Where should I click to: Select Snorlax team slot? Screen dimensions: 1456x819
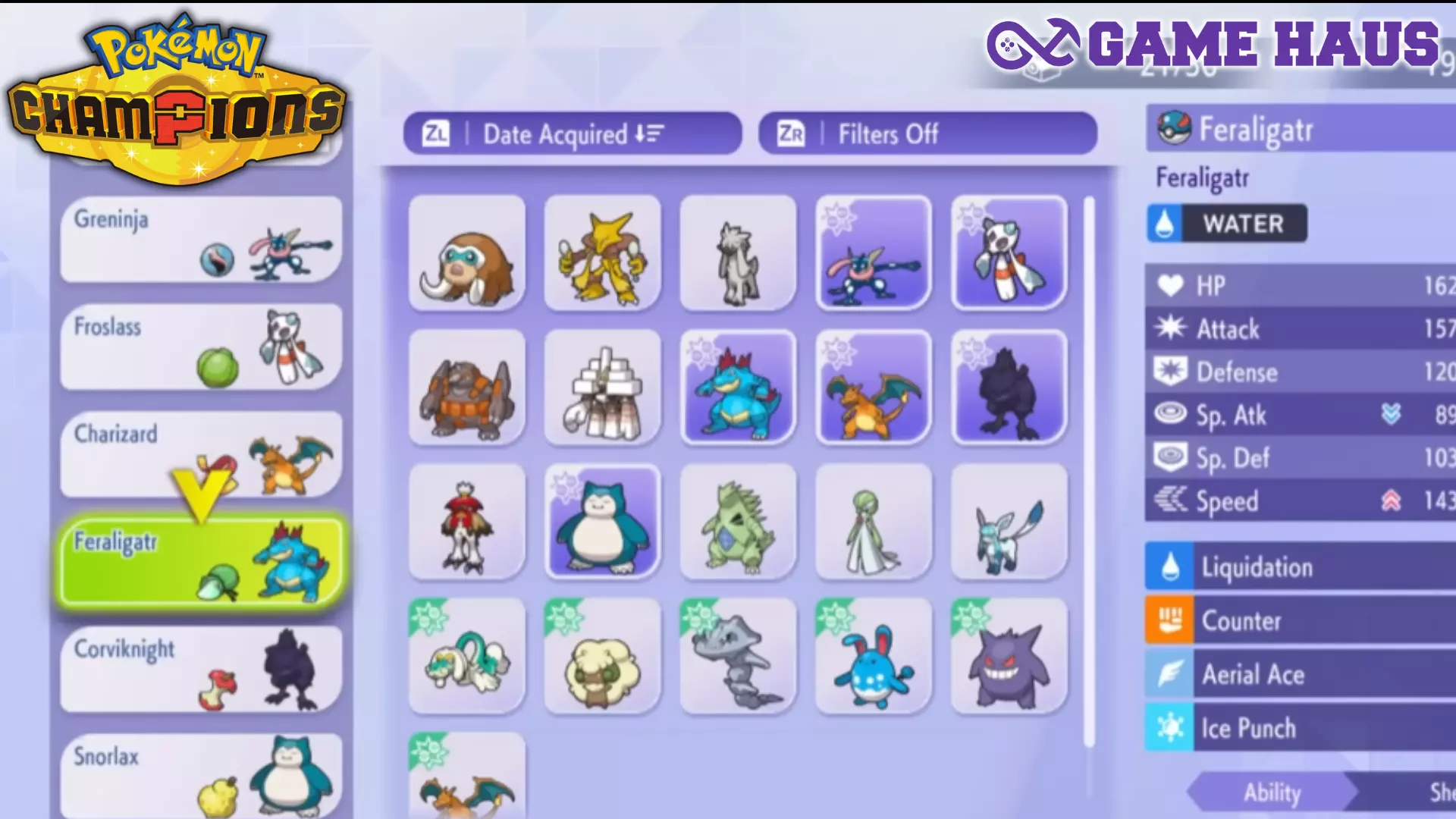pyautogui.click(x=201, y=775)
